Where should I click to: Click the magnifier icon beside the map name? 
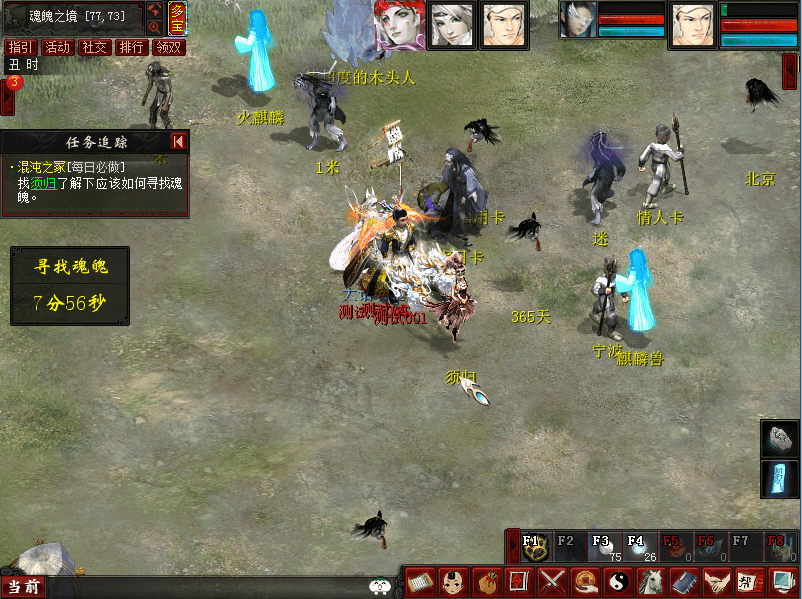(x=155, y=27)
